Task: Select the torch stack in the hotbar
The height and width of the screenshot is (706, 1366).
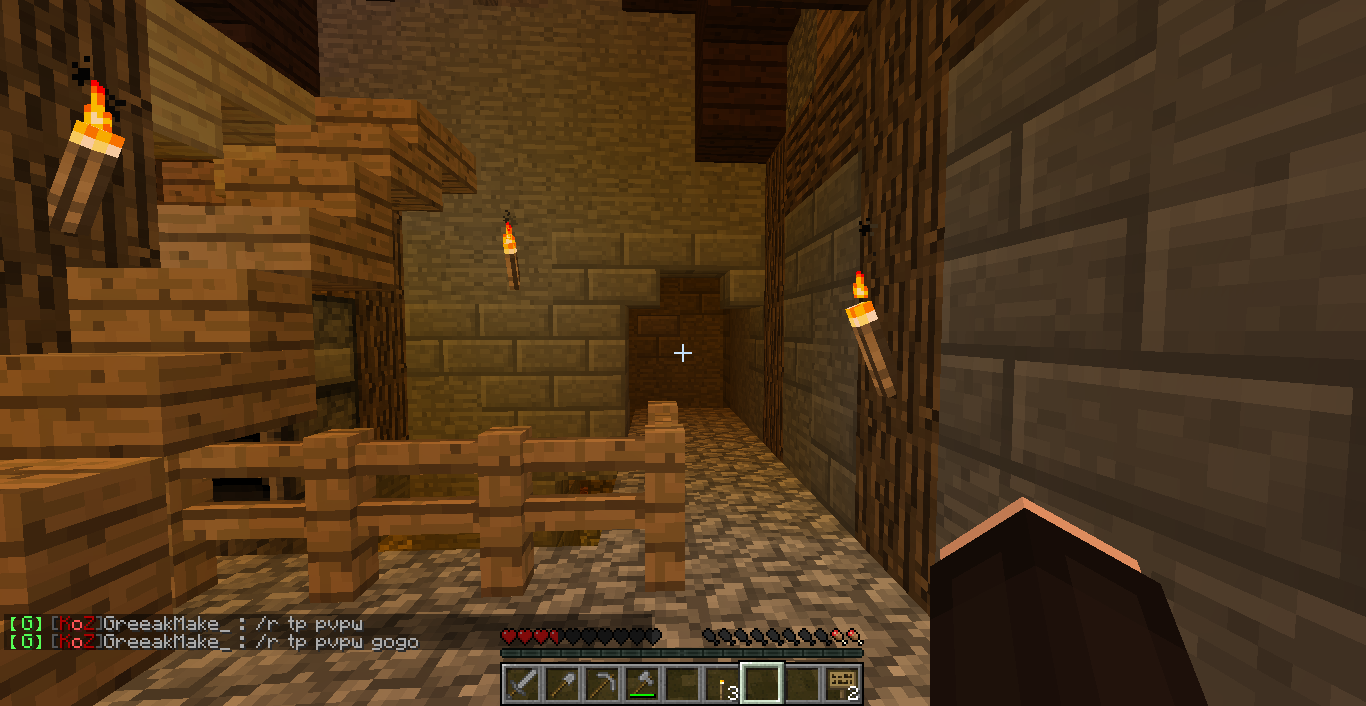Action: coord(722,684)
